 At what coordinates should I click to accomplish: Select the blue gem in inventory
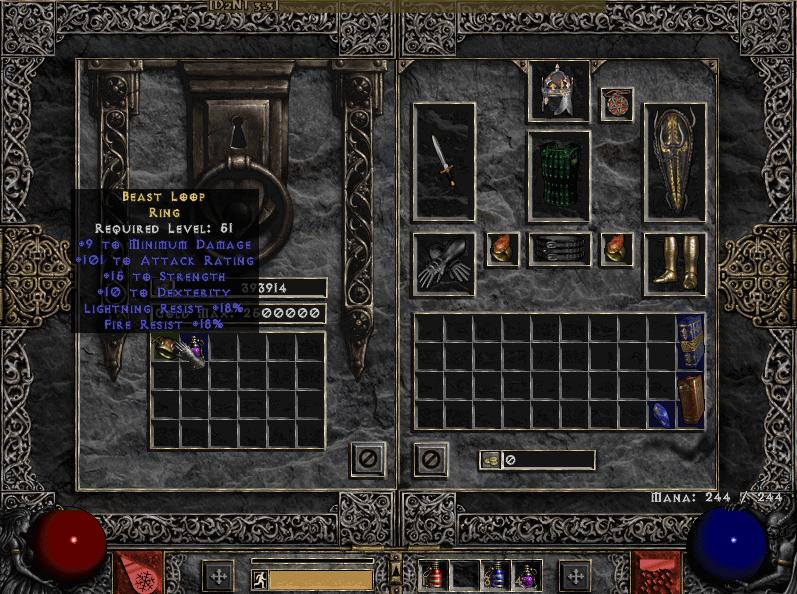tap(661, 414)
